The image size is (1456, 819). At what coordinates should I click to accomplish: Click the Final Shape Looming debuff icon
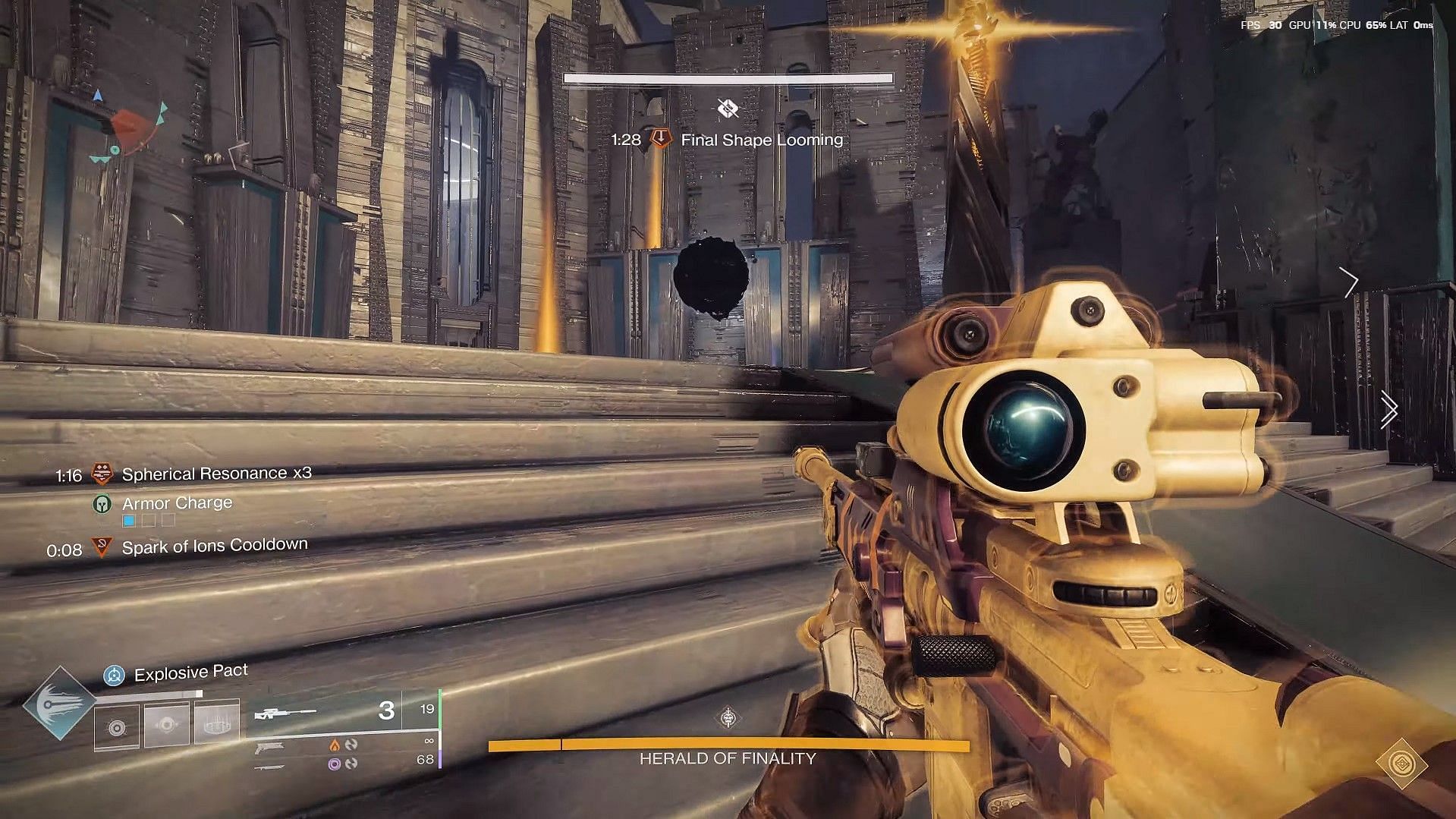point(662,139)
